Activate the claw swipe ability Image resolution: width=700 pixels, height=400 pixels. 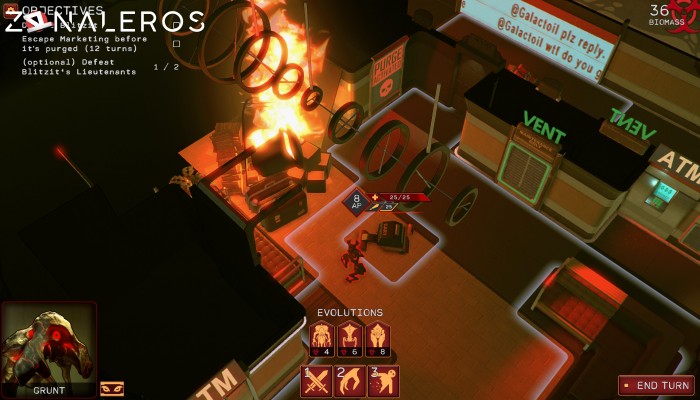pos(350,382)
